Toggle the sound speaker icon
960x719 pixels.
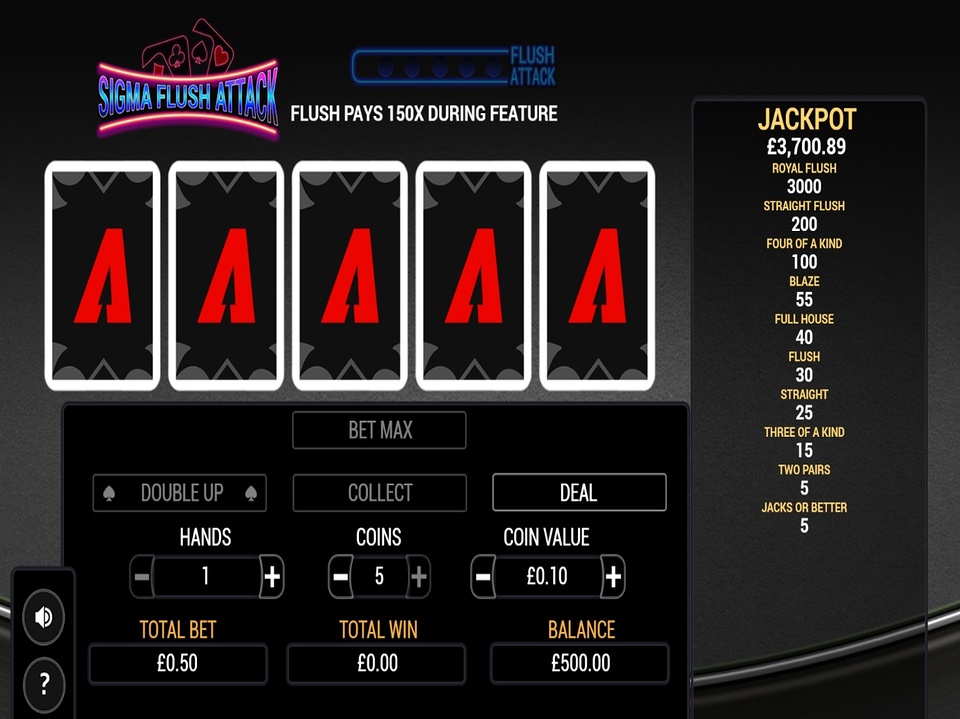pyautogui.click(x=43, y=617)
